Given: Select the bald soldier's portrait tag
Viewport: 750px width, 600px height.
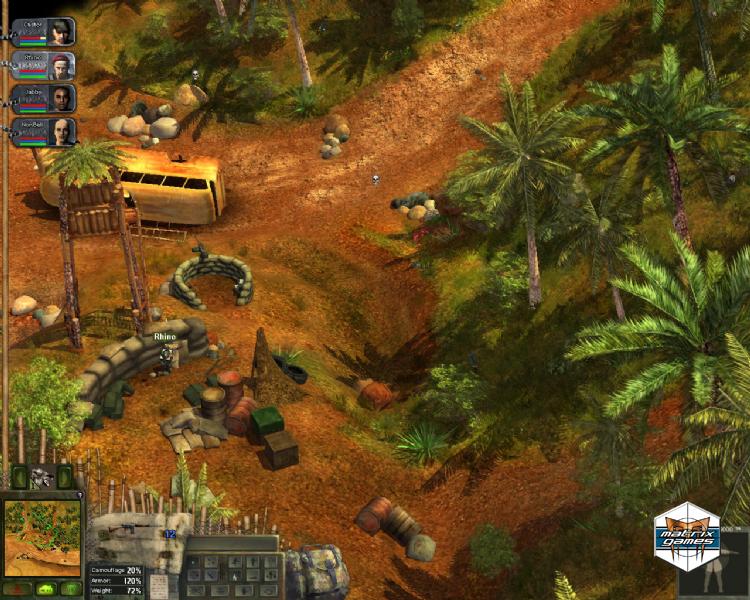Looking at the screenshot, I should coord(61,131).
